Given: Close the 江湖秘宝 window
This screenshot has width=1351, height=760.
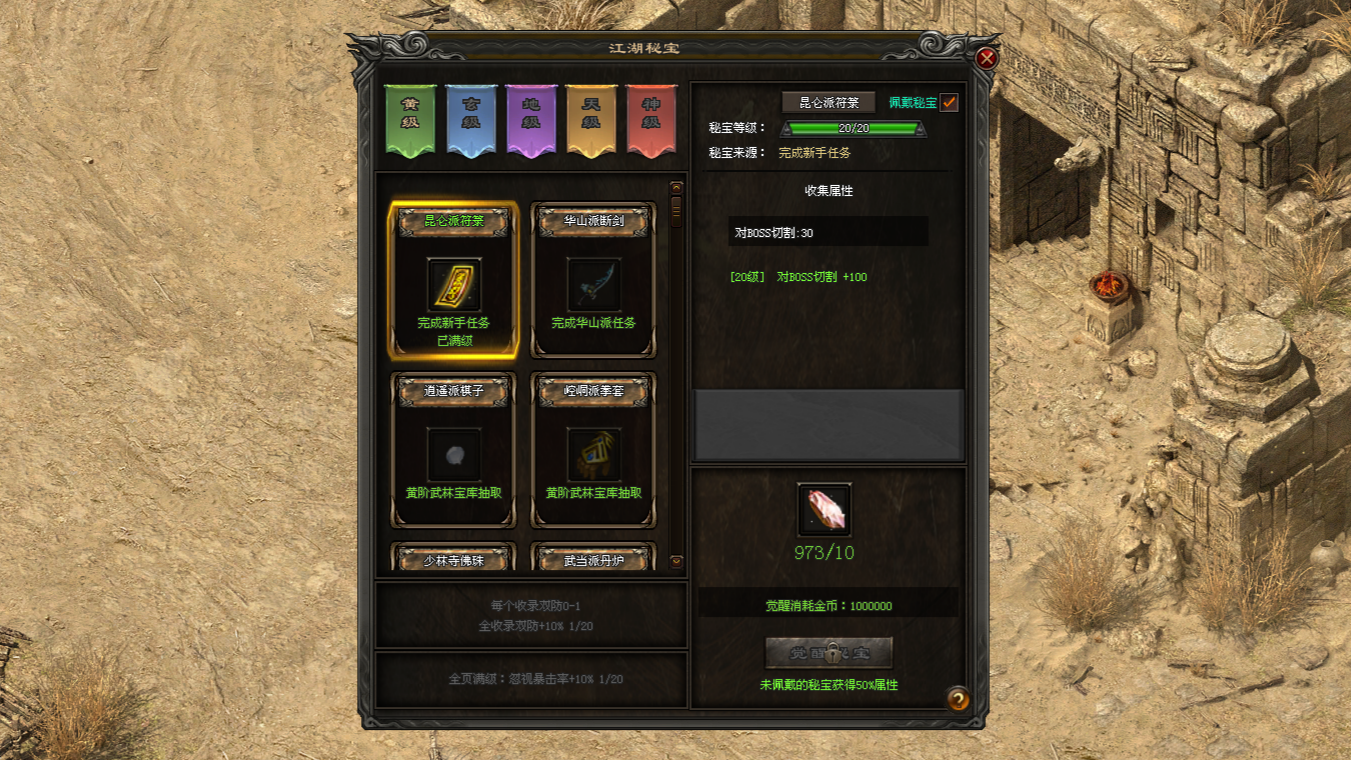Looking at the screenshot, I should point(987,58).
